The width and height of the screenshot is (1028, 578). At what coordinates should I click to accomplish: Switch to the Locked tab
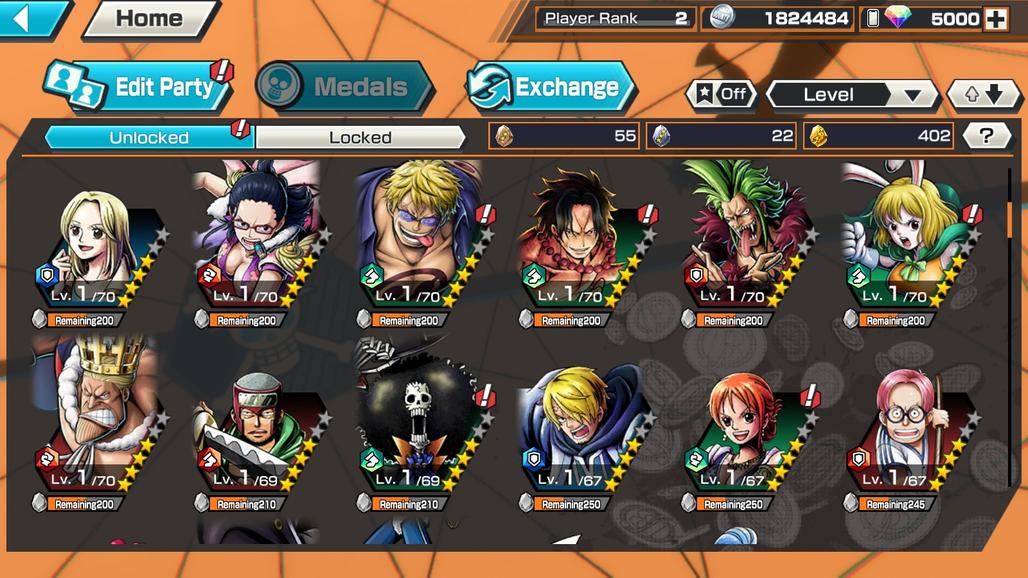pos(360,137)
